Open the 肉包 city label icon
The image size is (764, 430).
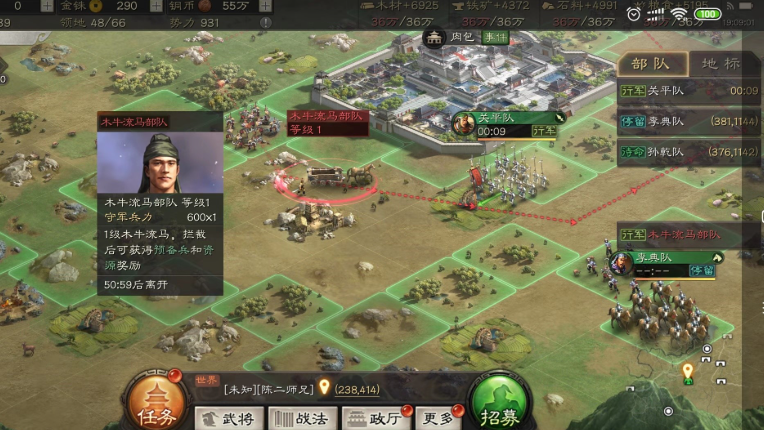pos(434,38)
